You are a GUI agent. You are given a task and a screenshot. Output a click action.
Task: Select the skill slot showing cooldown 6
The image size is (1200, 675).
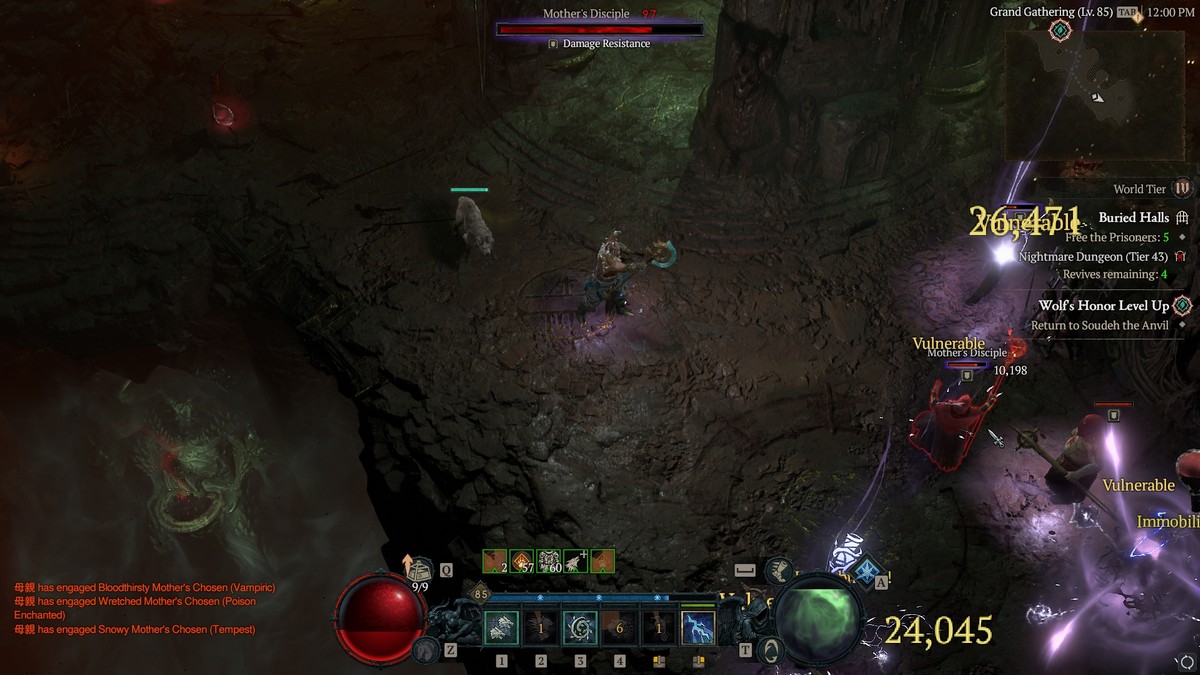619,628
